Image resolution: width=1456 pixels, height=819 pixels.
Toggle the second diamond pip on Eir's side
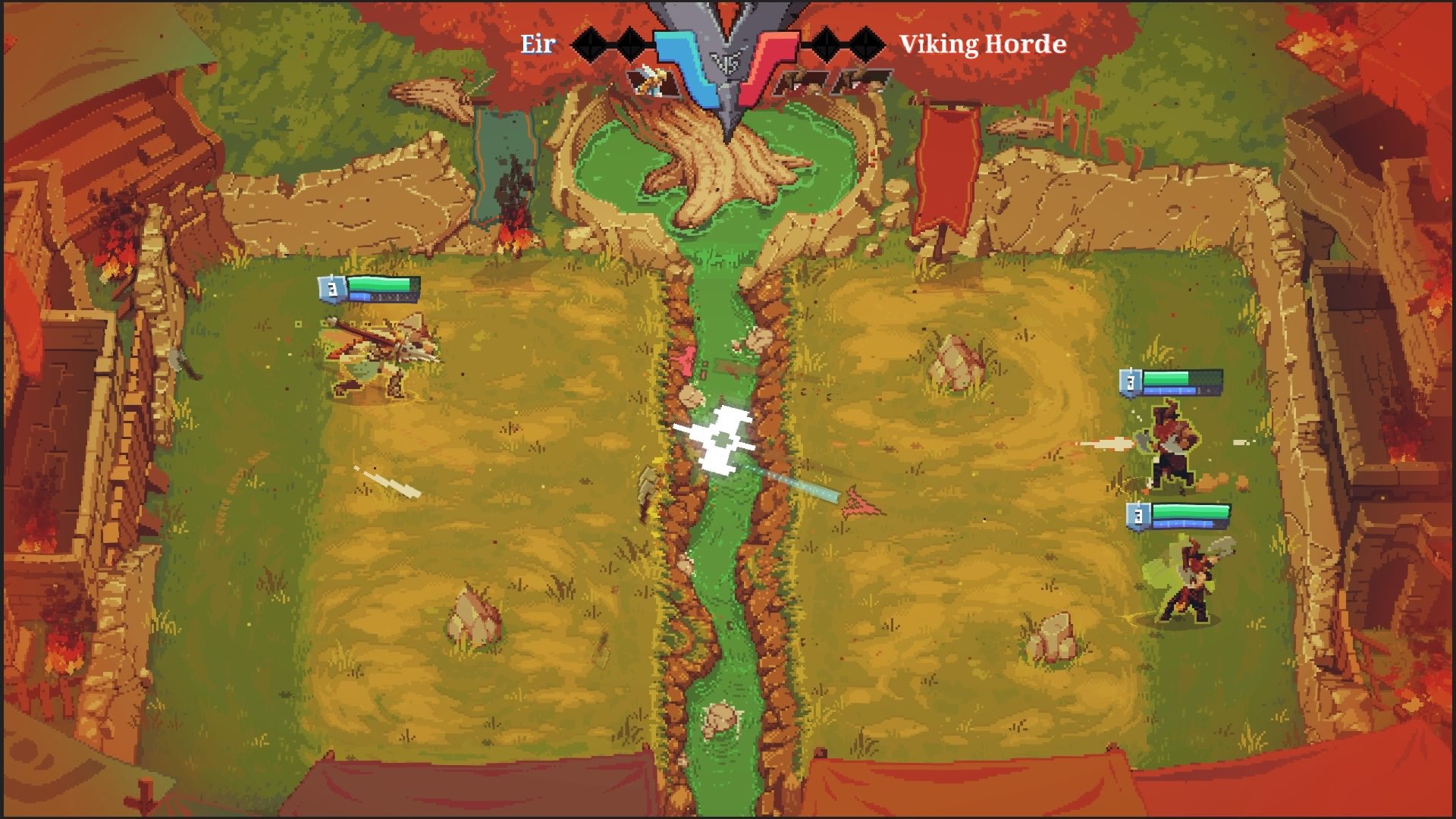click(x=629, y=44)
